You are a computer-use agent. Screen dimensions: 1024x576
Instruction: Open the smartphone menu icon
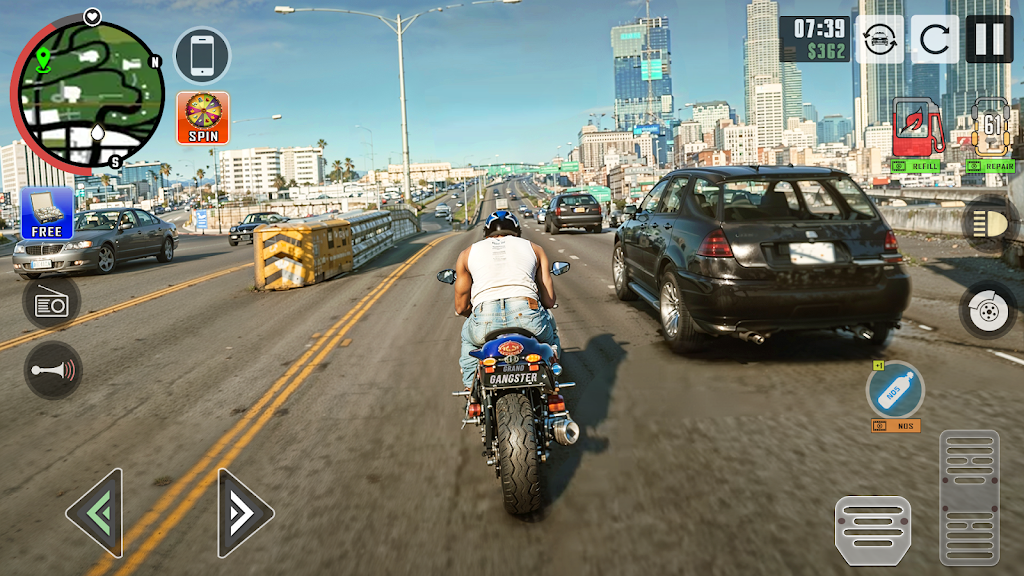(x=202, y=55)
